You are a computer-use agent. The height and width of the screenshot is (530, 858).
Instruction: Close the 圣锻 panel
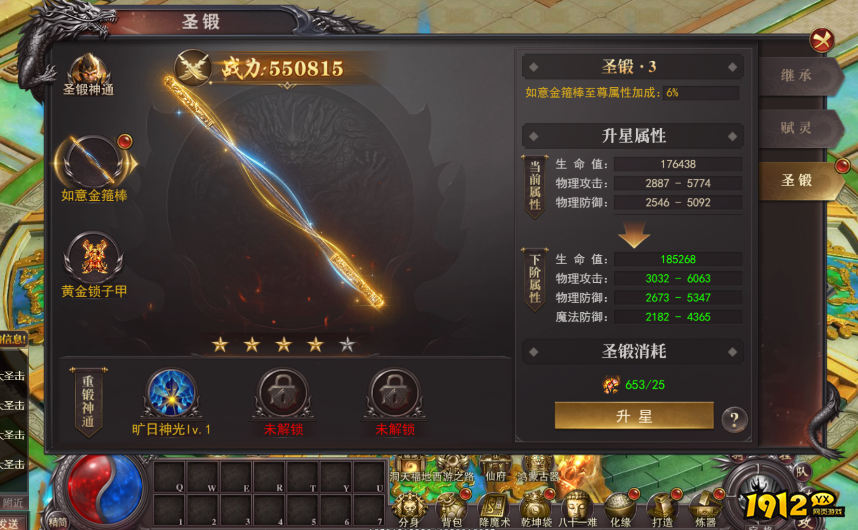point(823,39)
